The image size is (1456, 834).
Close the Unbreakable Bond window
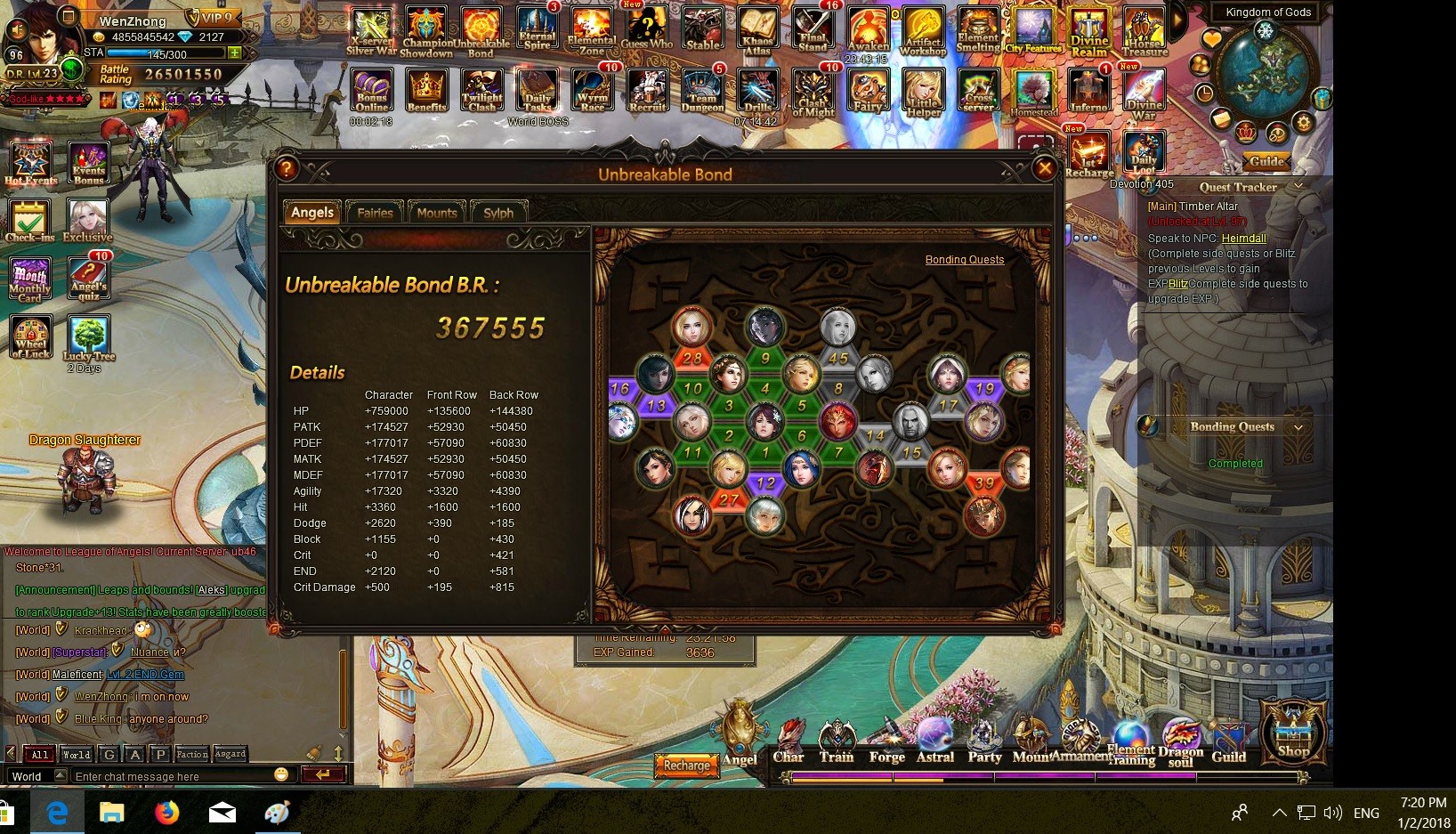click(1045, 168)
